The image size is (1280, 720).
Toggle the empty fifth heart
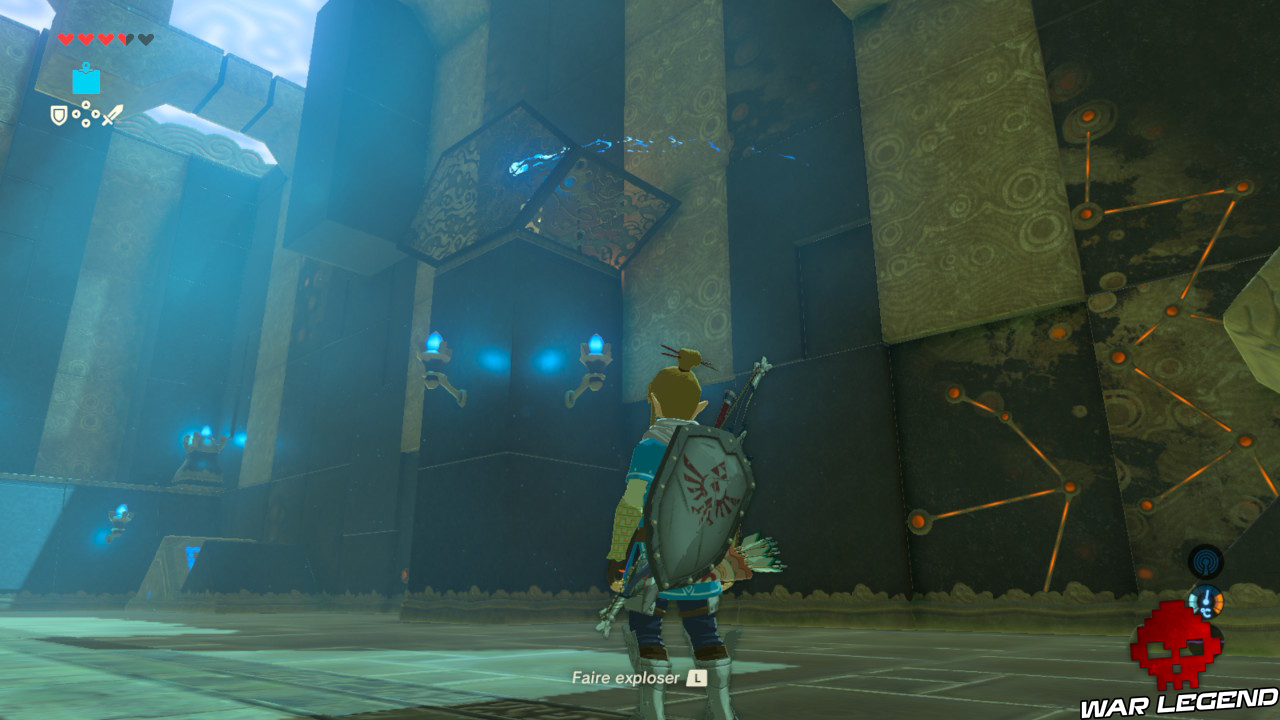[145, 38]
